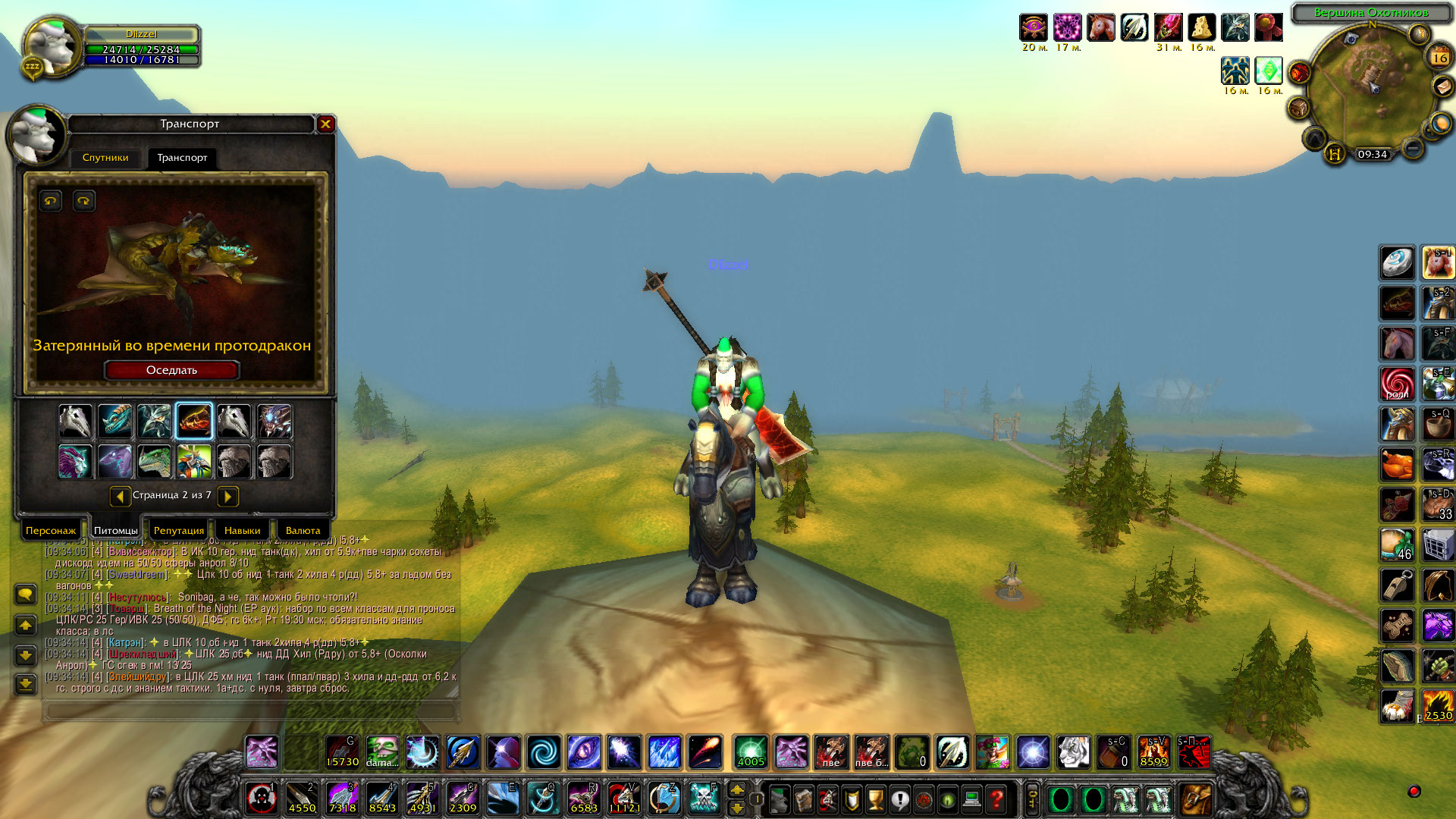
Task: Click the Diizzel player portrait
Action: 51,47
